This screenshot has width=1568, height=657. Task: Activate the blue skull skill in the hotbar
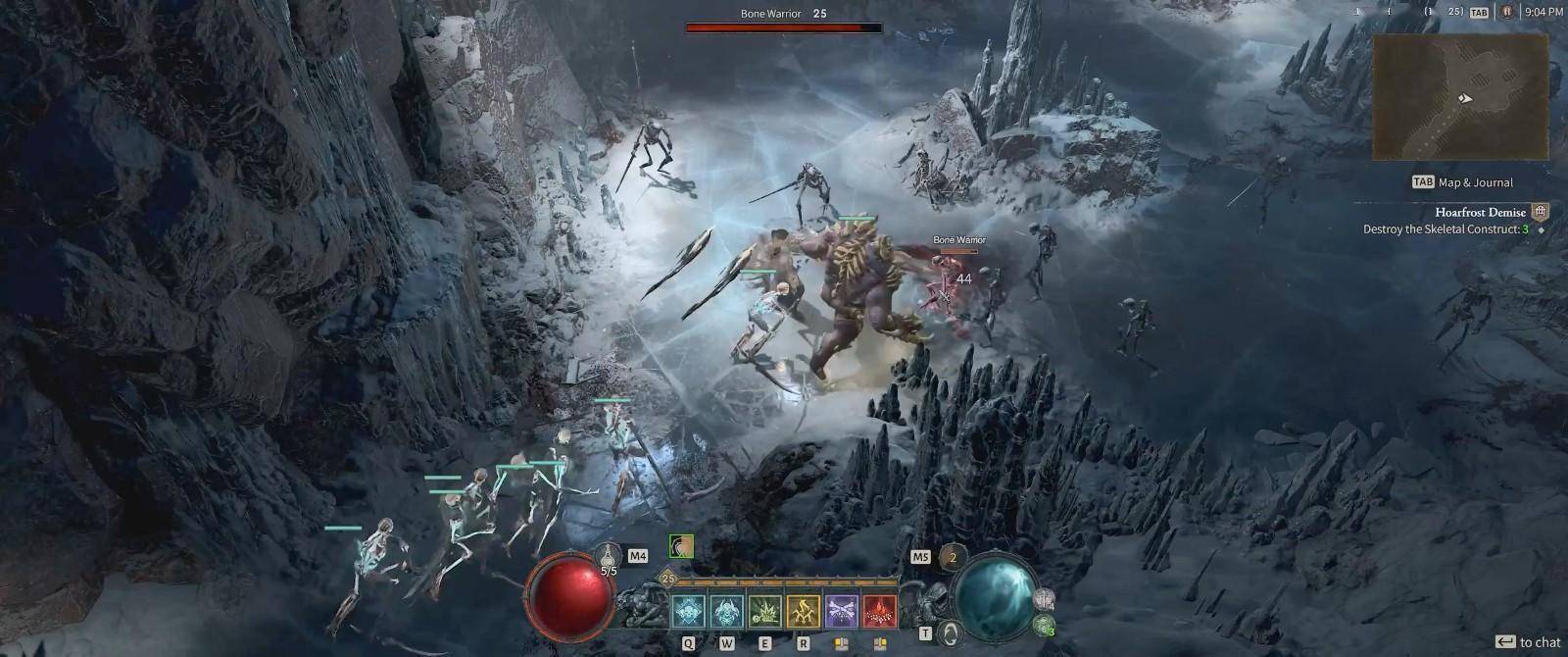click(688, 611)
